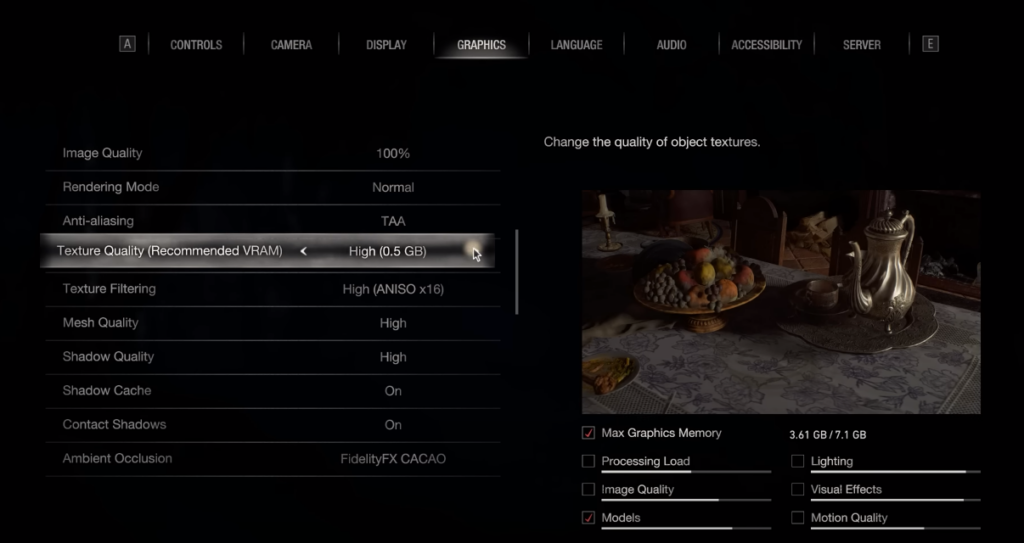This screenshot has height=543, width=1024.
Task: Select the Image Quality setting row
Action: coord(270,154)
